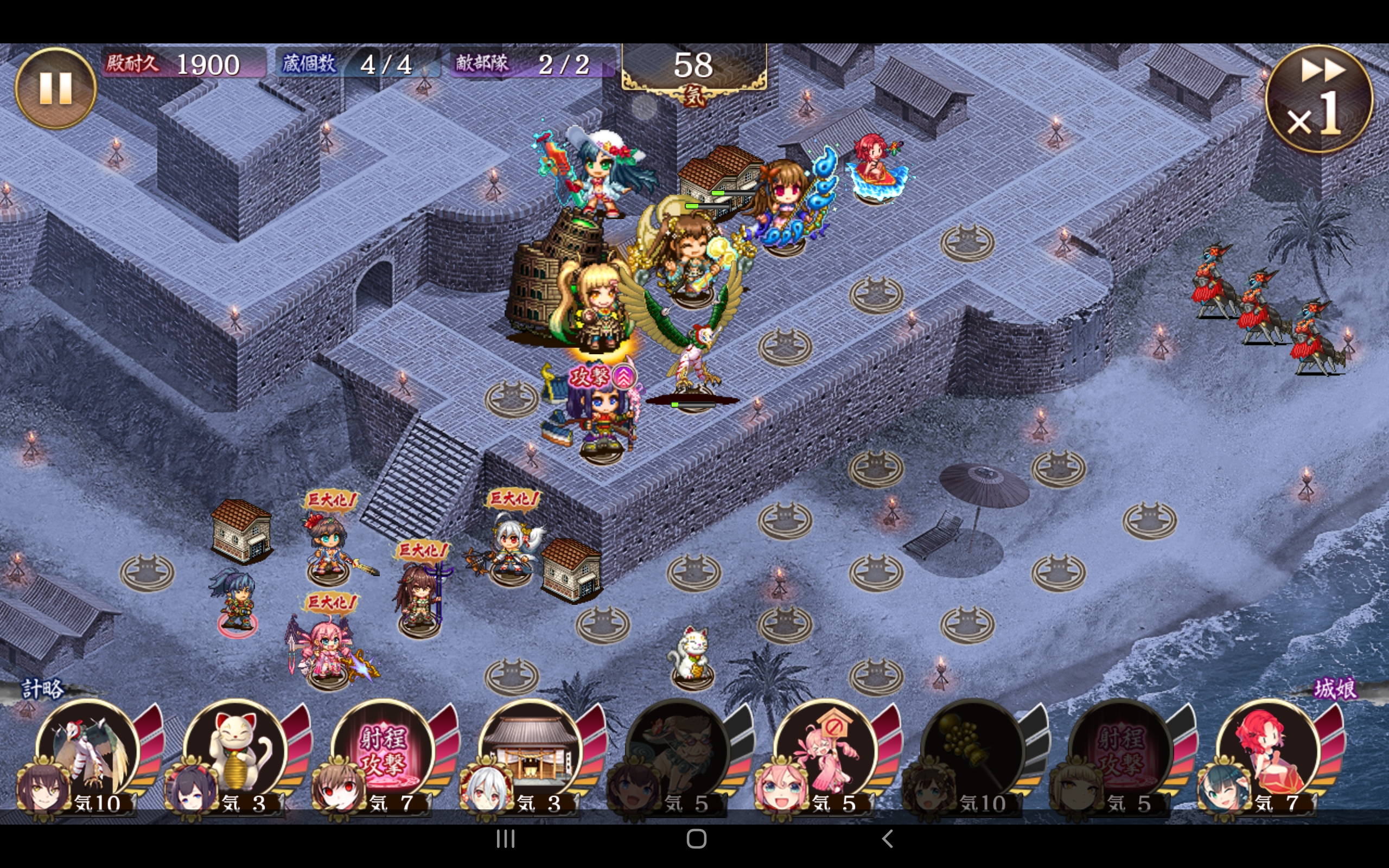Image resolution: width=1389 pixels, height=868 pixels.
Task: Tap the Android back navigation button
Action: coord(887,839)
